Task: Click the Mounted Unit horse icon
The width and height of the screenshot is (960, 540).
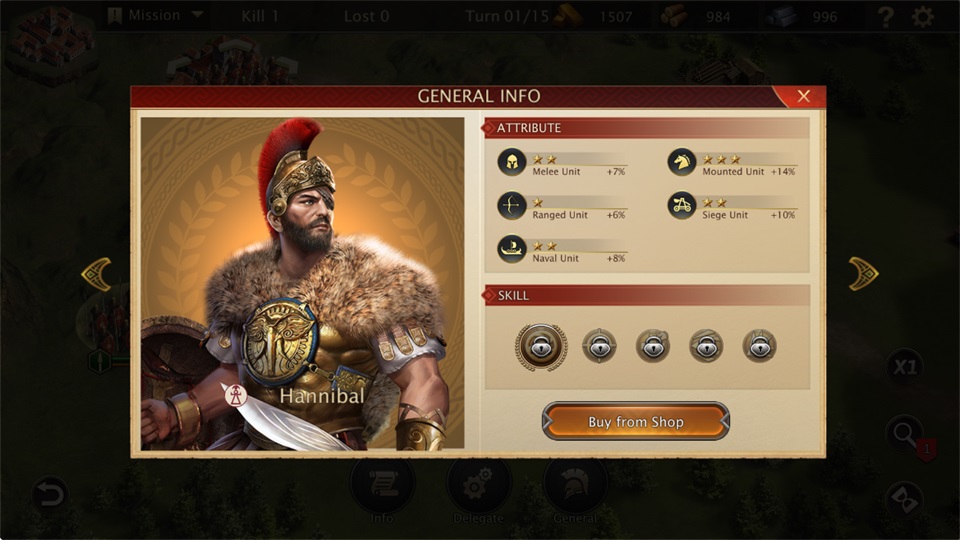Action: click(682, 163)
